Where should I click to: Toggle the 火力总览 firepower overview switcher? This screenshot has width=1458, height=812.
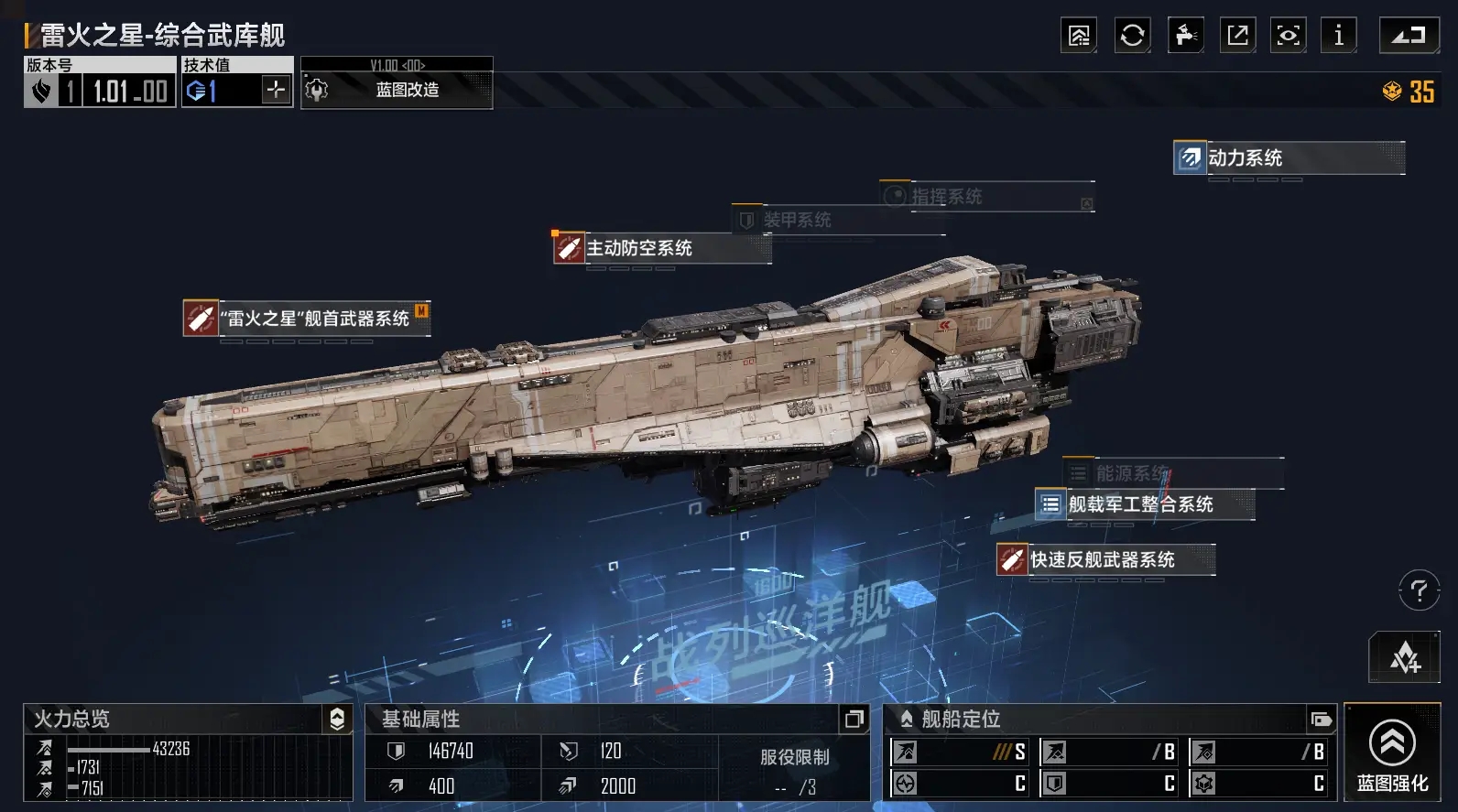(x=337, y=720)
